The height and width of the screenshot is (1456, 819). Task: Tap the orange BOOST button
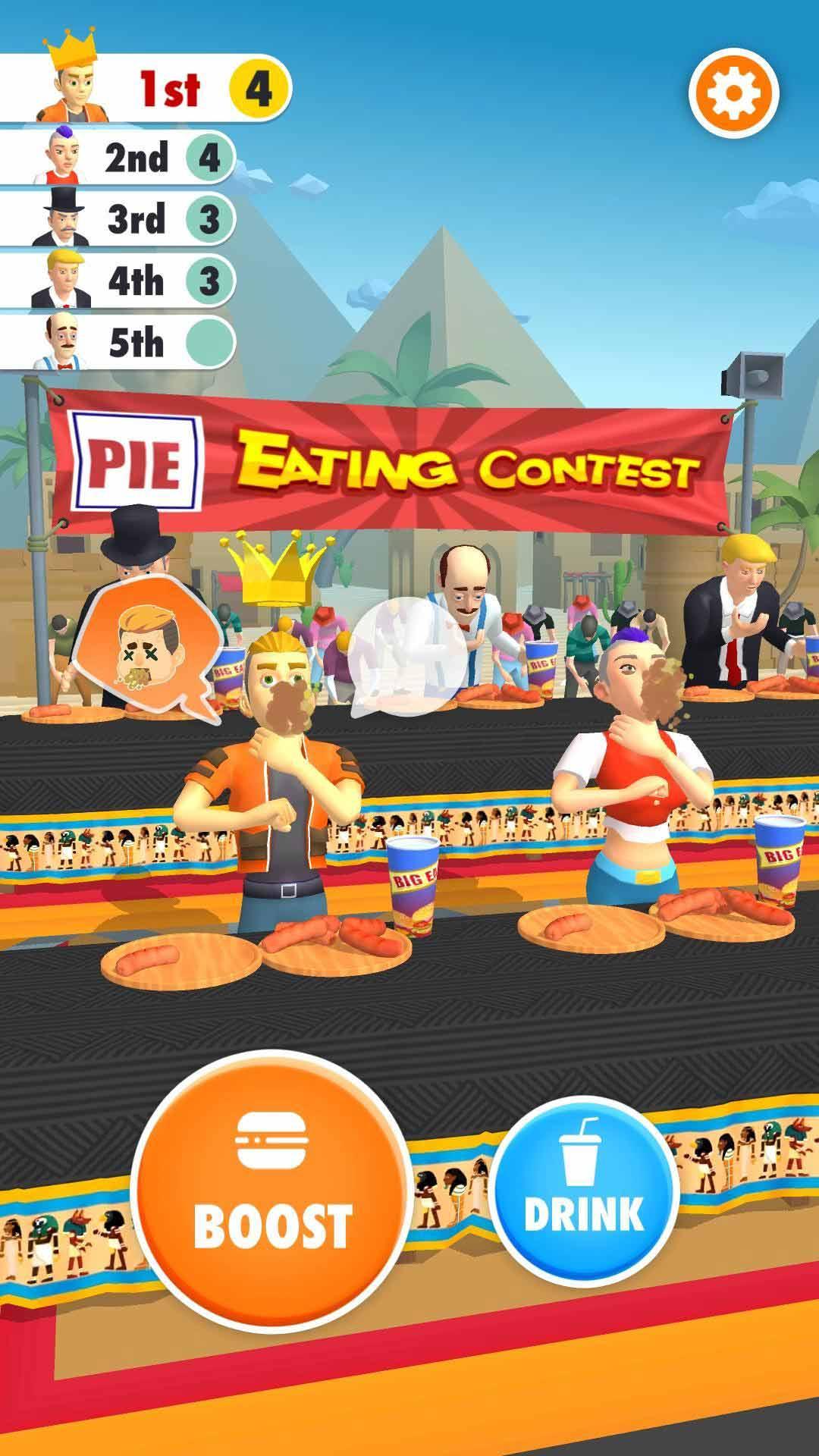click(x=273, y=1191)
